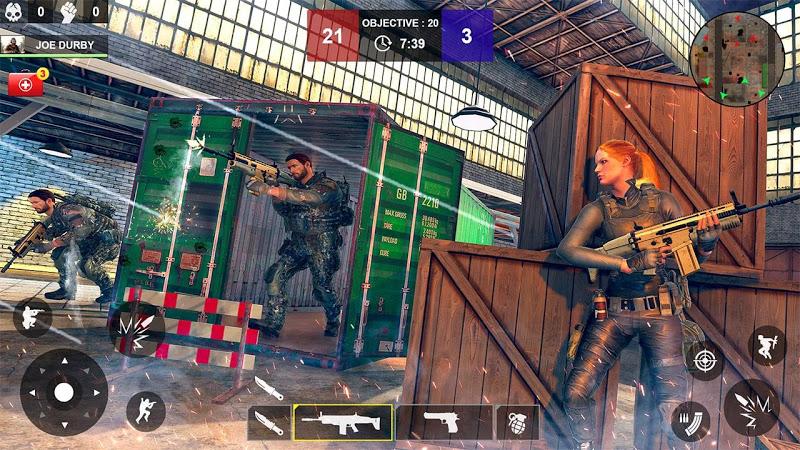Screen dimensions: 800x450
Task: Equip the grenade slot
Action: click(x=518, y=422)
